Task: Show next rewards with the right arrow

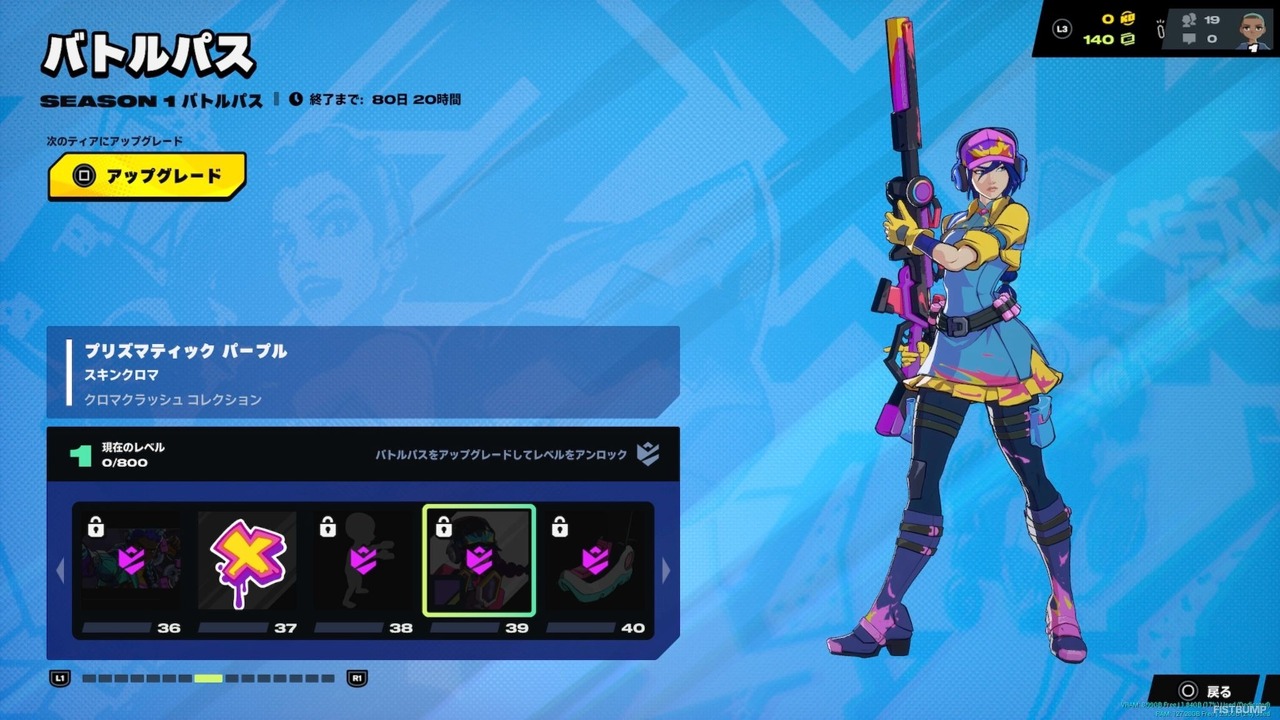Action: point(667,570)
